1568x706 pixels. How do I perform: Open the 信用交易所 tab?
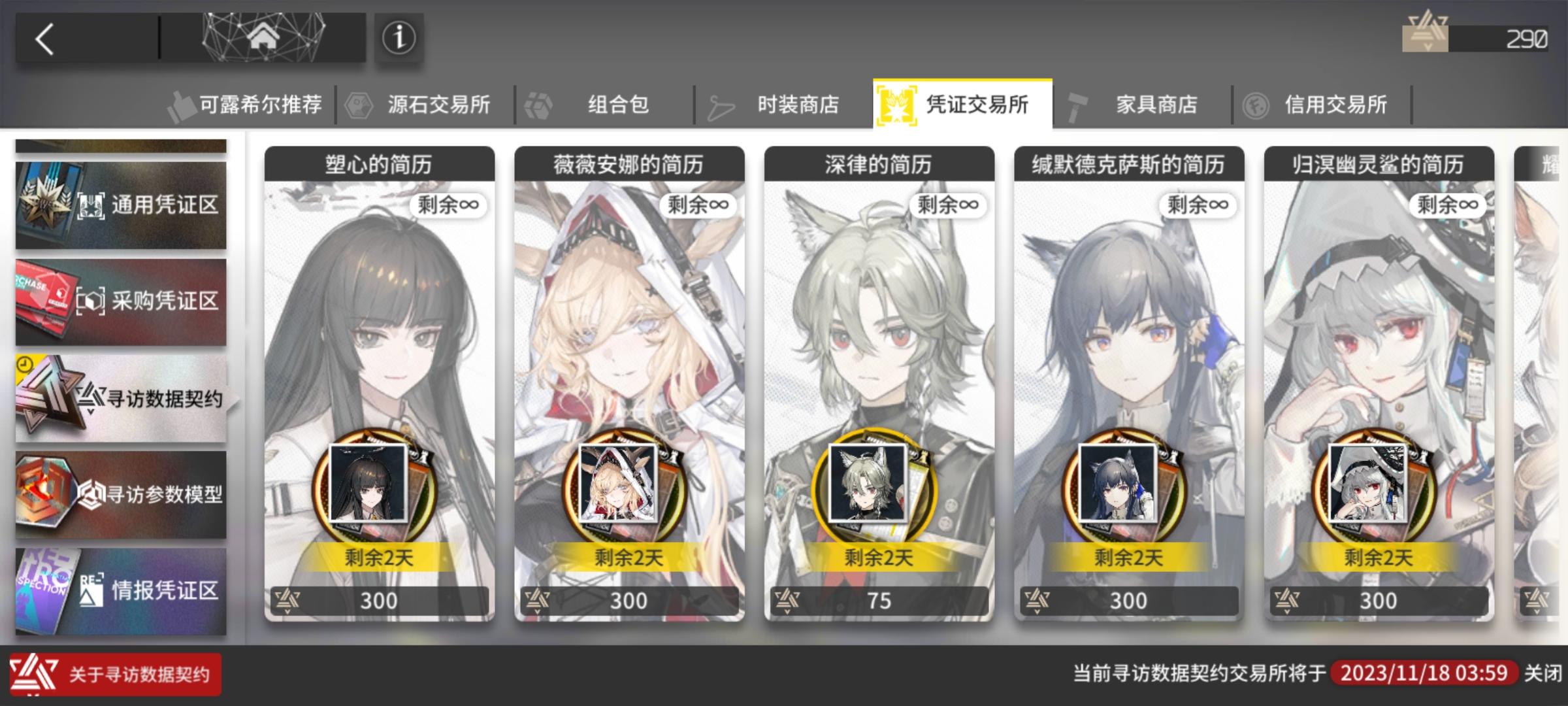tap(1338, 103)
